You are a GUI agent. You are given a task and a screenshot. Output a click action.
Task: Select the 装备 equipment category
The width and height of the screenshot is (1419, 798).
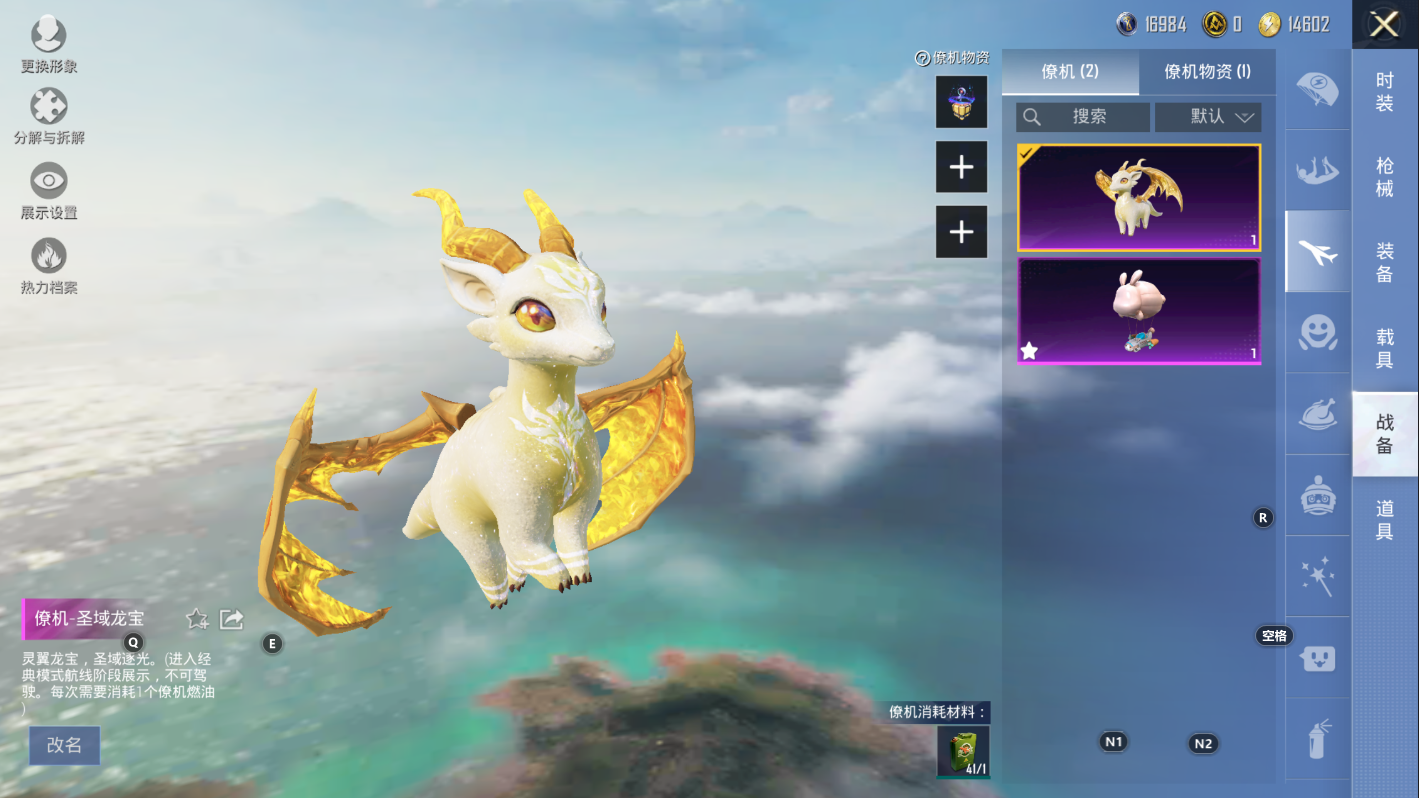click(x=1384, y=262)
